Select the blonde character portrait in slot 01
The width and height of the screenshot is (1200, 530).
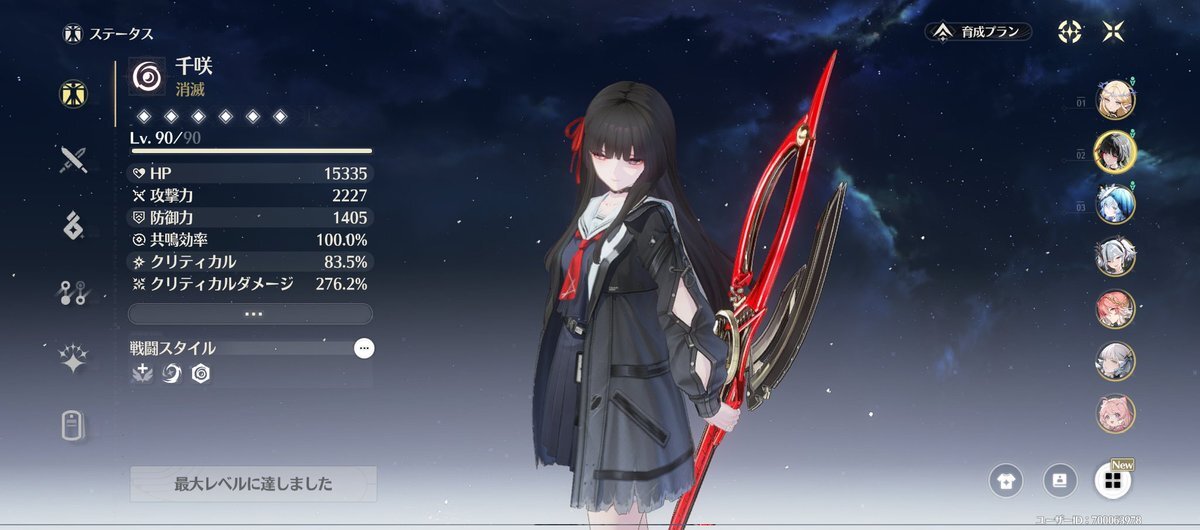1115,100
